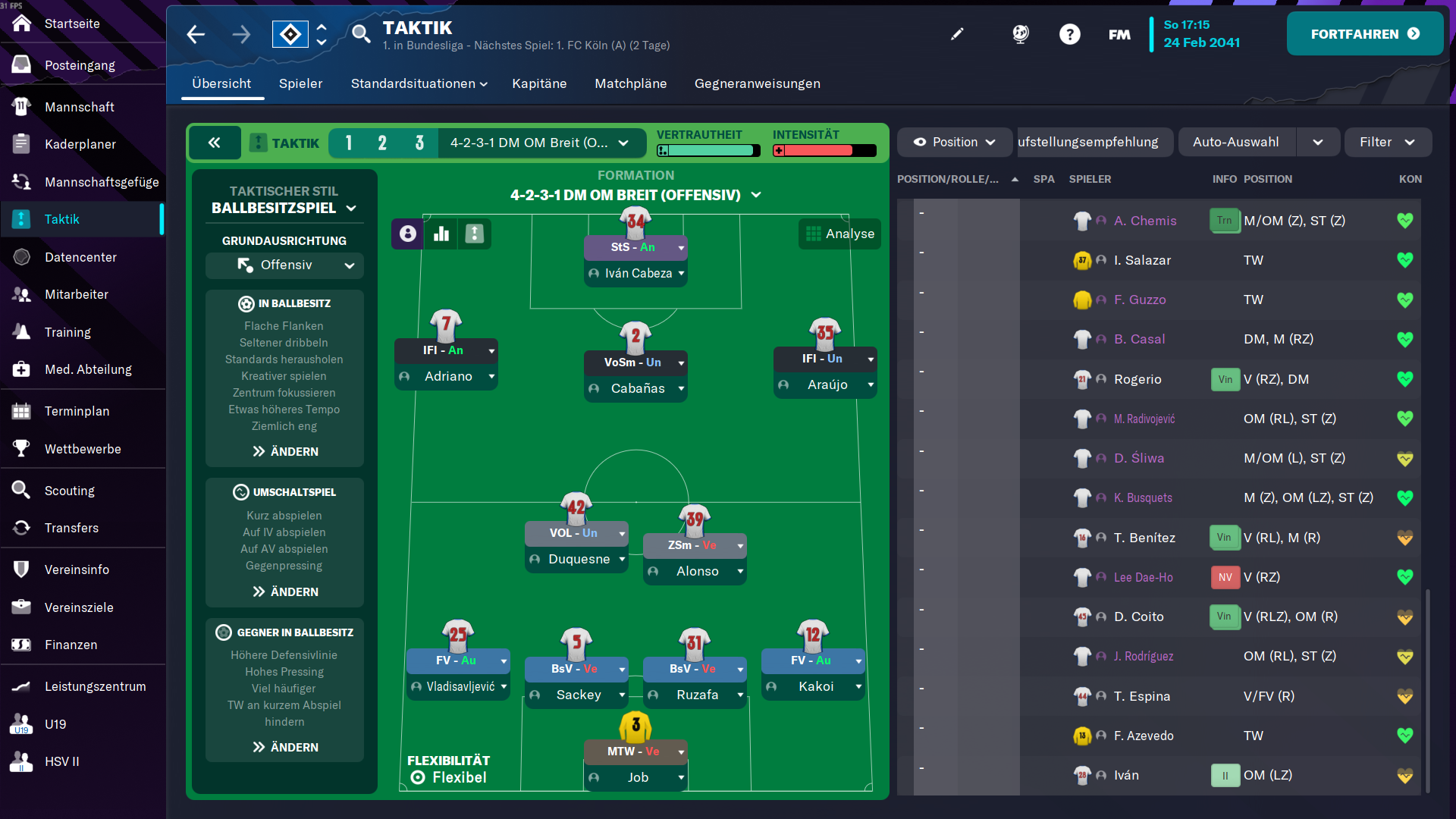The image size is (1456, 819).
Task: Click the question mark help icon
Action: 1070,34
